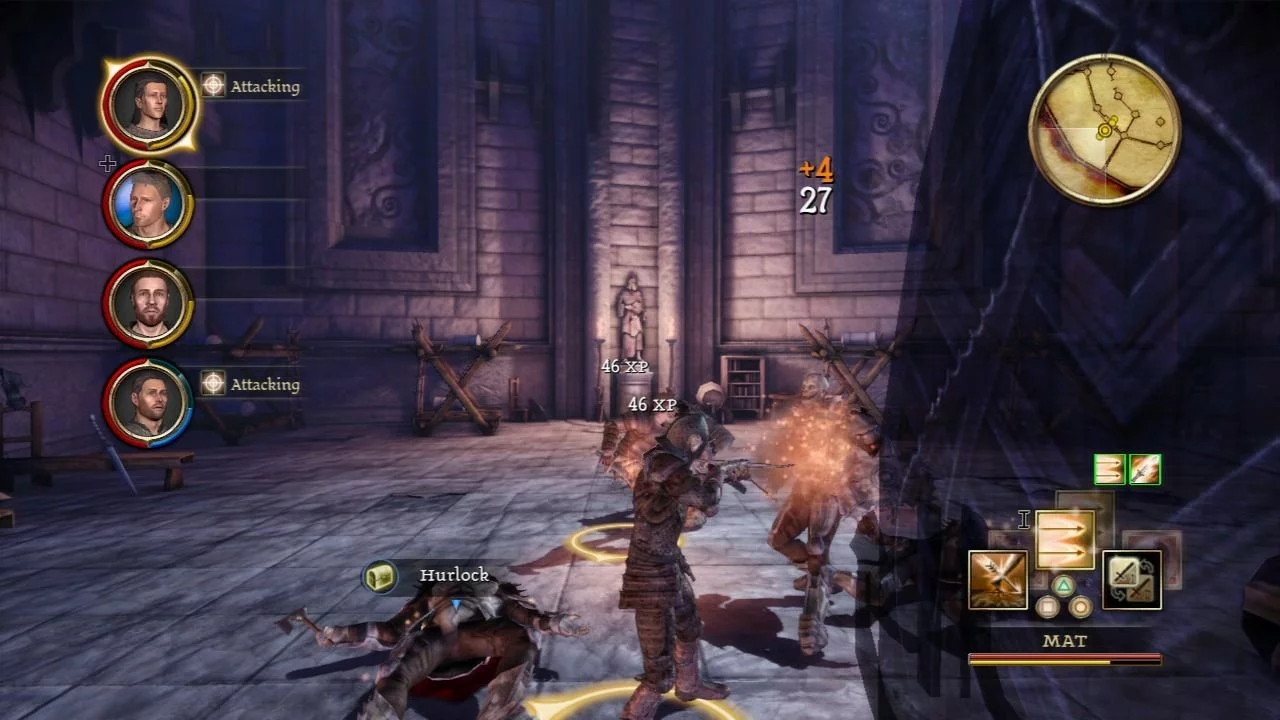
Task: Select the highlighted party leader portrait
Action: [148, 104]
